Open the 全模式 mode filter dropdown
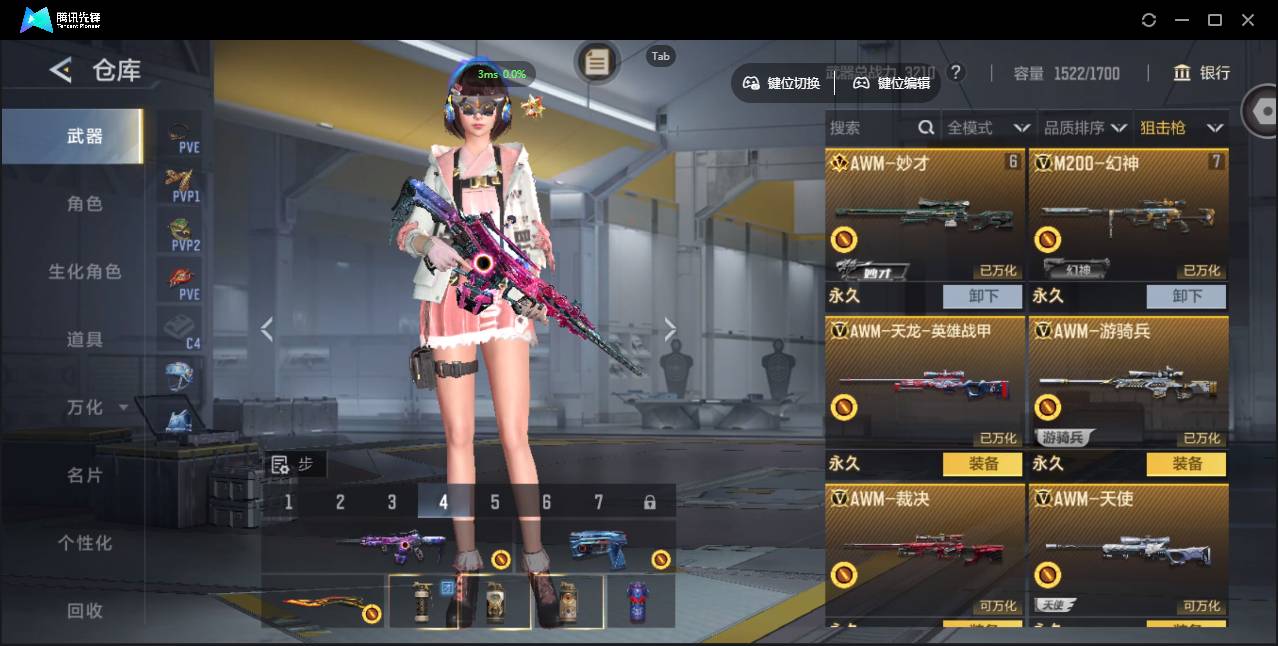The image size is (1278, 646). click(x=988, y=128)
